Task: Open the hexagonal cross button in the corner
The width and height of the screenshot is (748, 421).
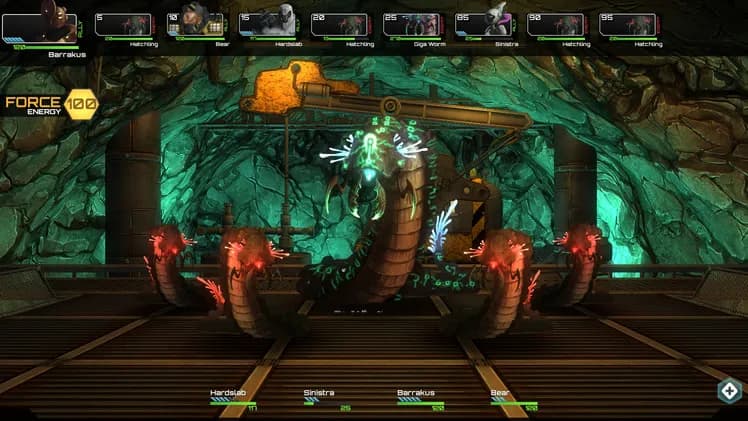Action: coord(729,391)
